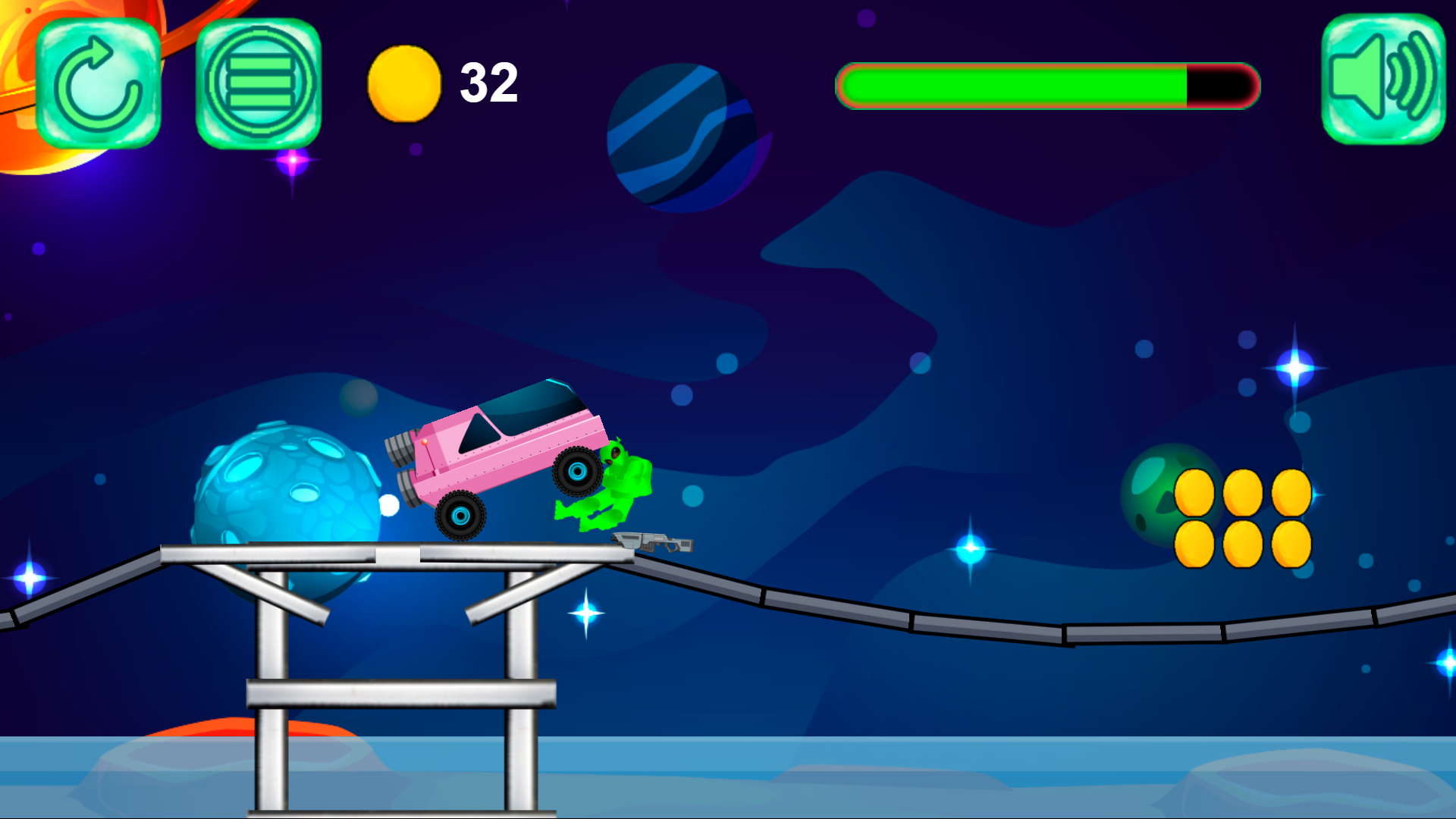Select the coin counter showing 32

(x=489, y=82)
